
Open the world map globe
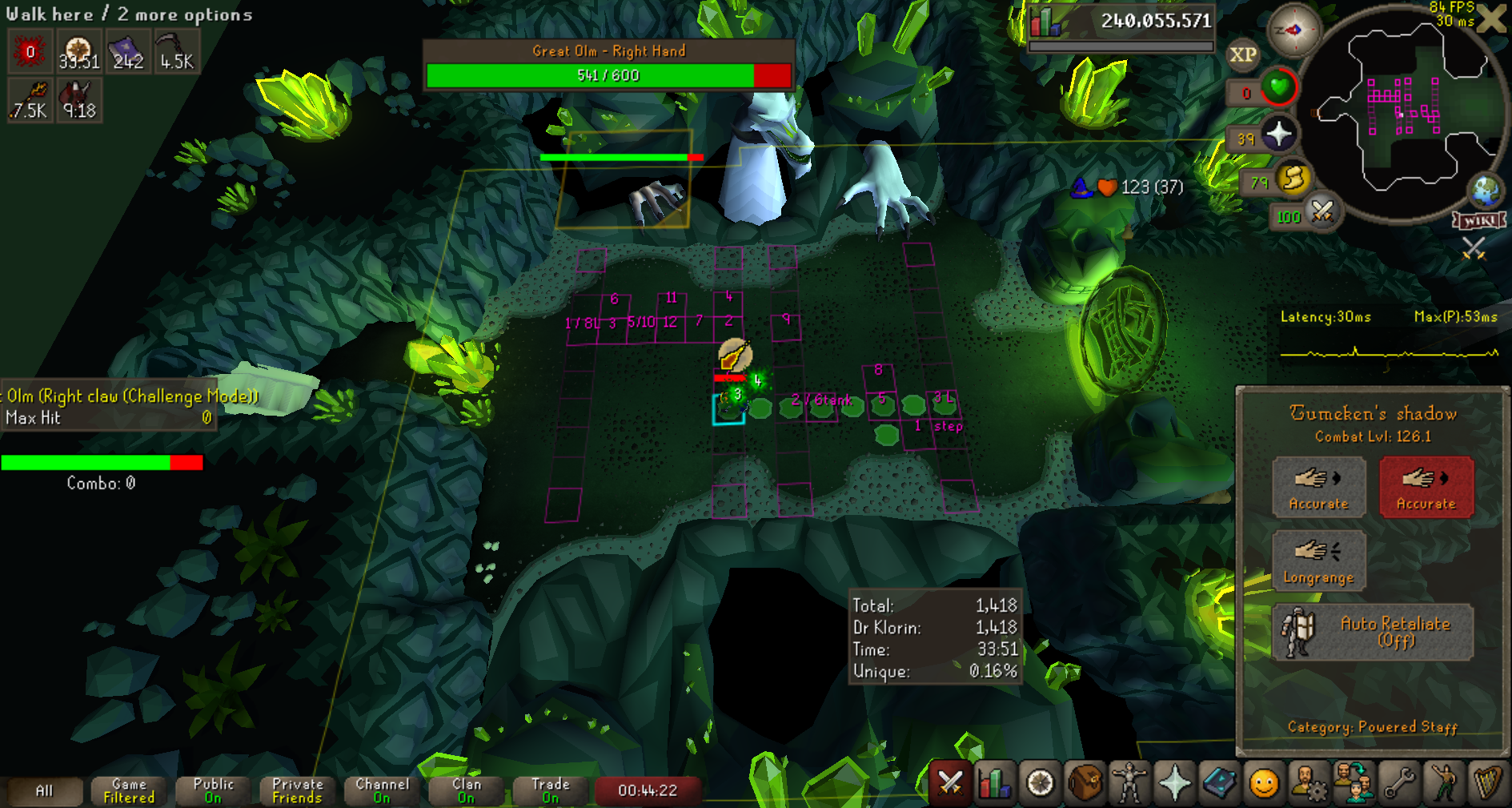(1486, 191)
